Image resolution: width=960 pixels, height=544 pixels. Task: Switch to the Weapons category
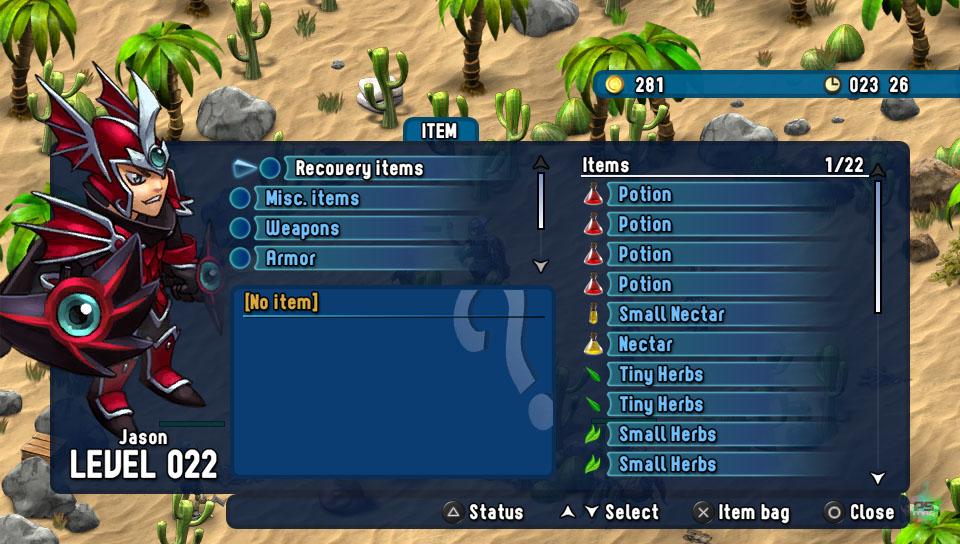point(302,228)
